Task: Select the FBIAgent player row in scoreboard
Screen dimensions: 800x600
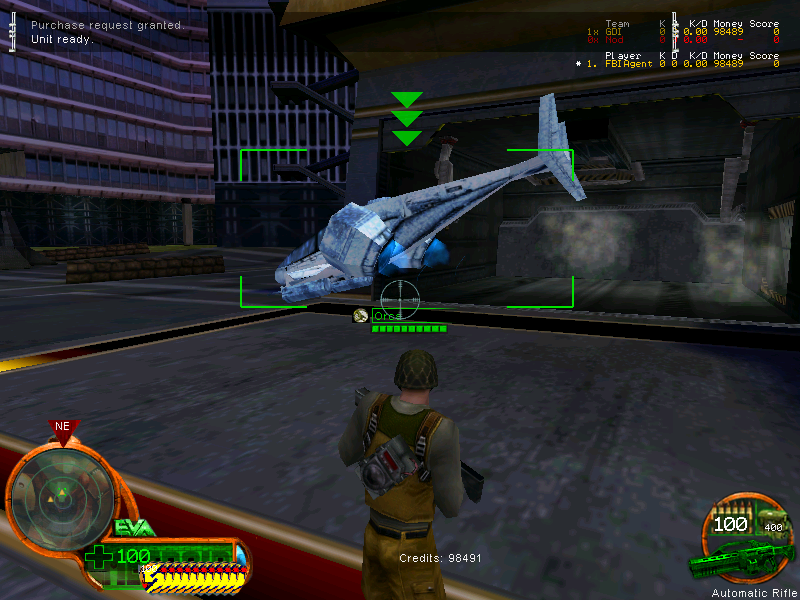Action: [678, 64]
